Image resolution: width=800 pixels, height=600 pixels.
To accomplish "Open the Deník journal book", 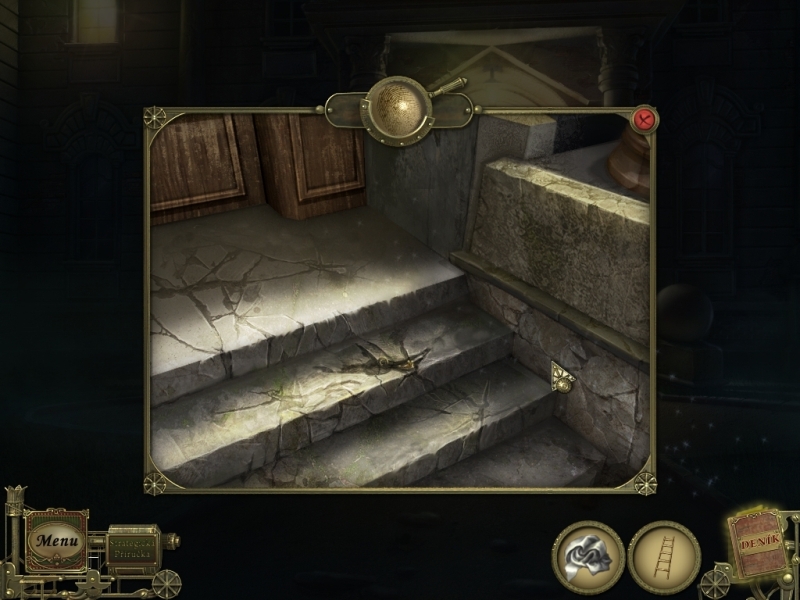I will 759,544.
